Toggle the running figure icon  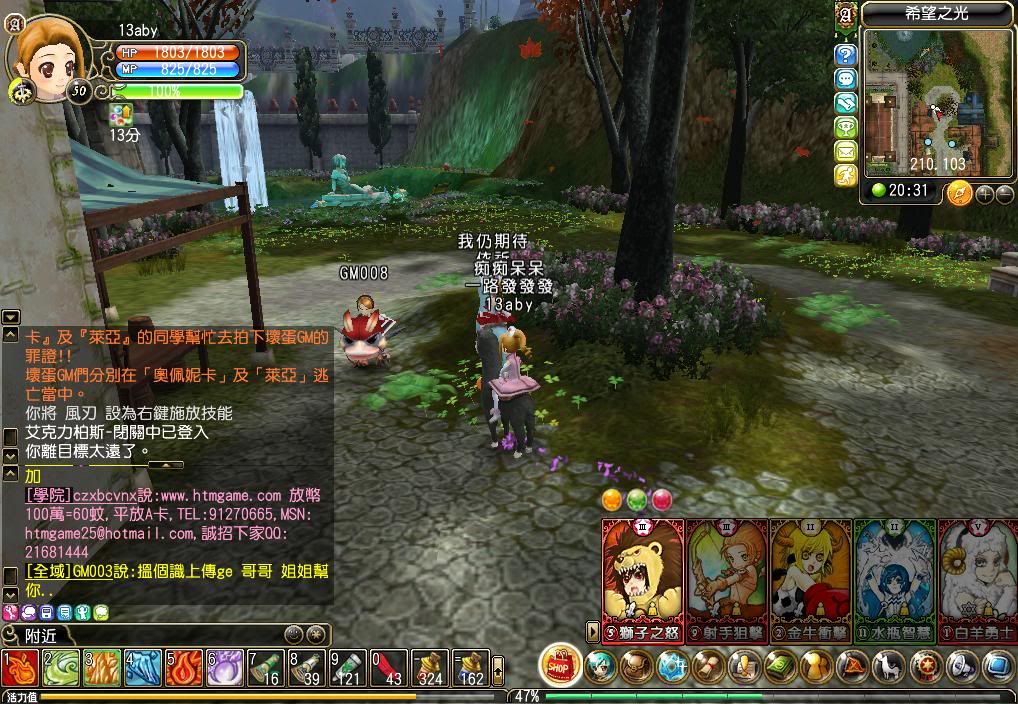[x=846, y=175]
